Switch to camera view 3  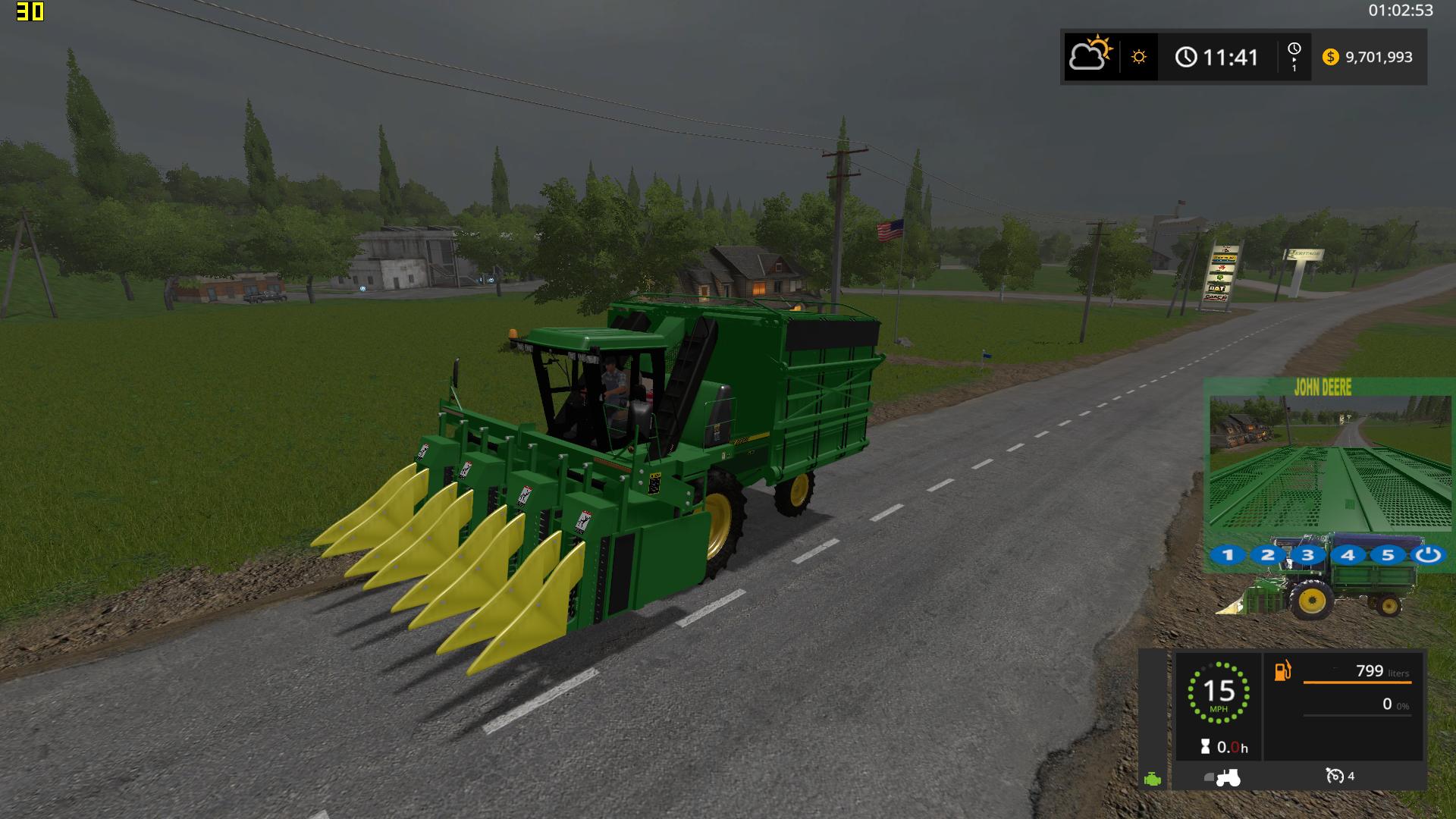[x=1307, y=555]
